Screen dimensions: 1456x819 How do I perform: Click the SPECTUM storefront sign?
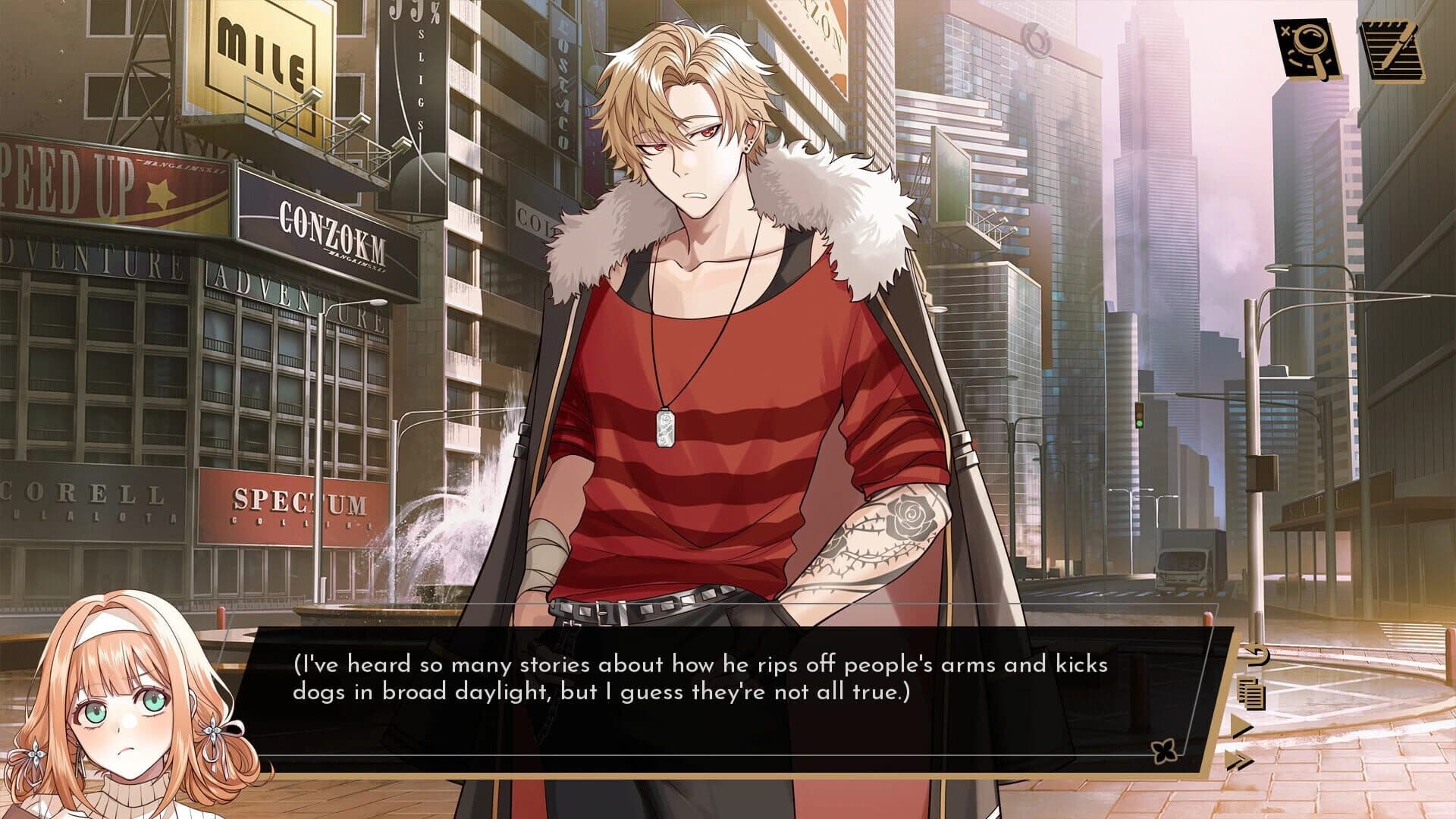pos(296,500)
